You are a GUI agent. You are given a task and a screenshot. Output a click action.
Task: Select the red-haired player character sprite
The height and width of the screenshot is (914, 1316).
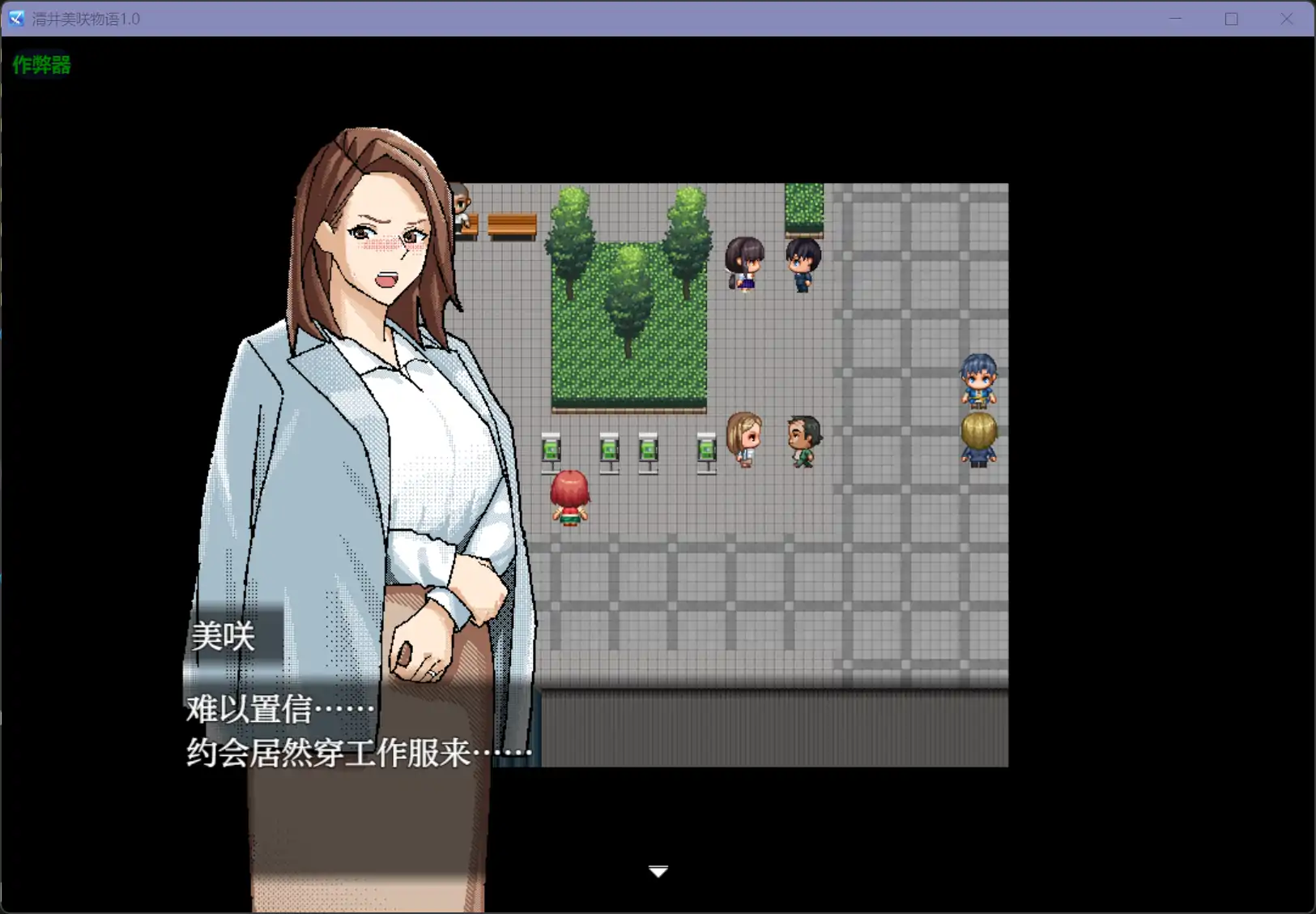pyautogui.click(x=570, y=498)
